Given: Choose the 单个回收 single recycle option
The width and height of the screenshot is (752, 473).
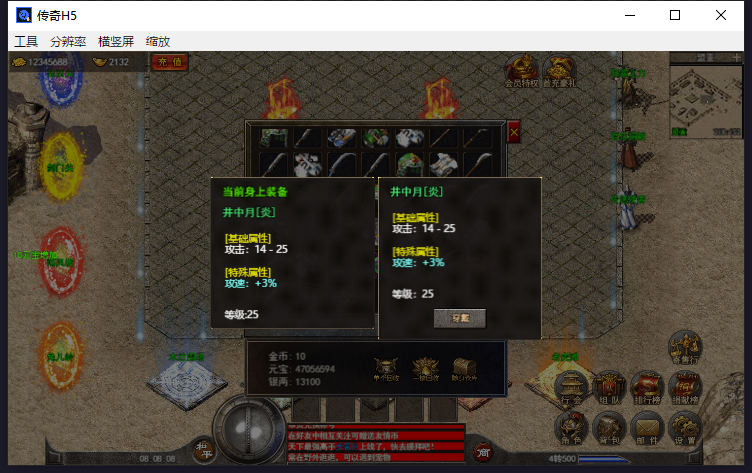Looking at the screenshot, I should (x=386, y=368).
